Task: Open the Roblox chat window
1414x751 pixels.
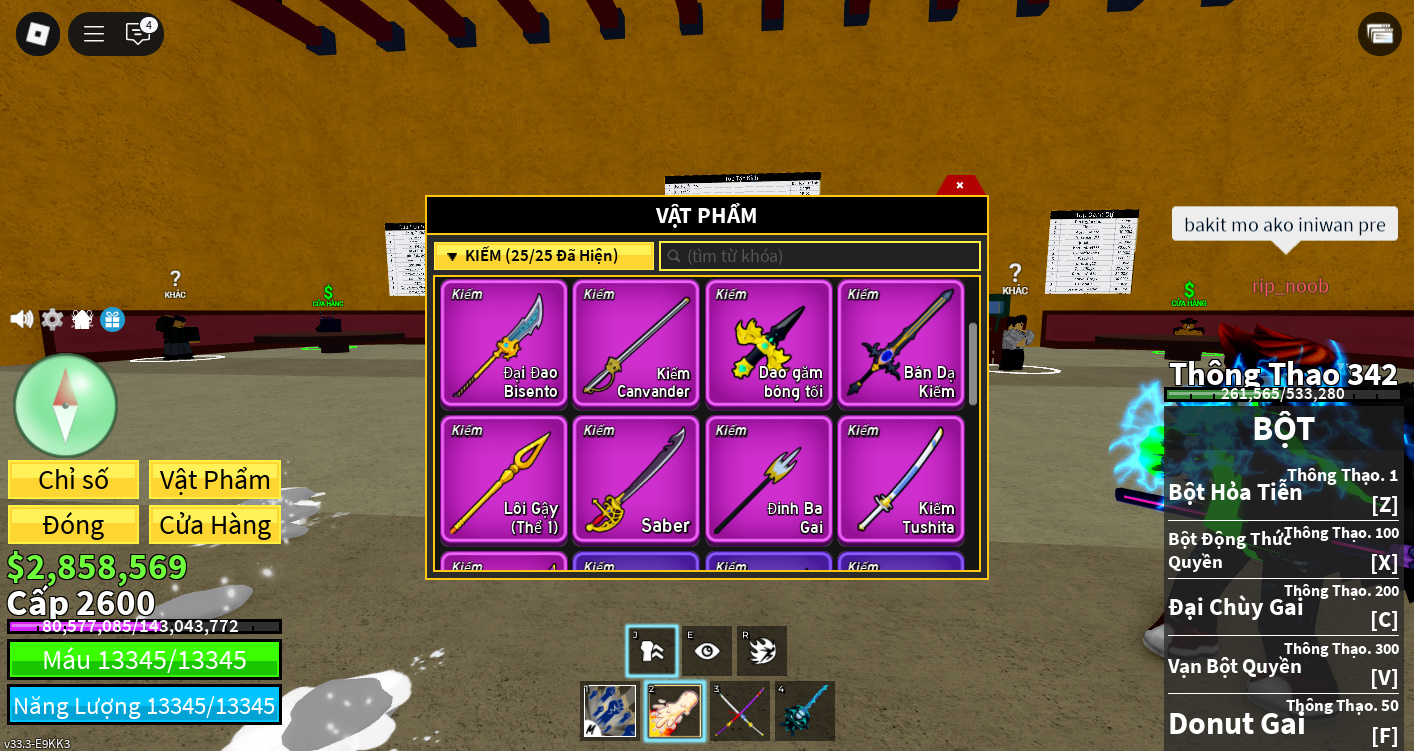Action: point(138,34)
